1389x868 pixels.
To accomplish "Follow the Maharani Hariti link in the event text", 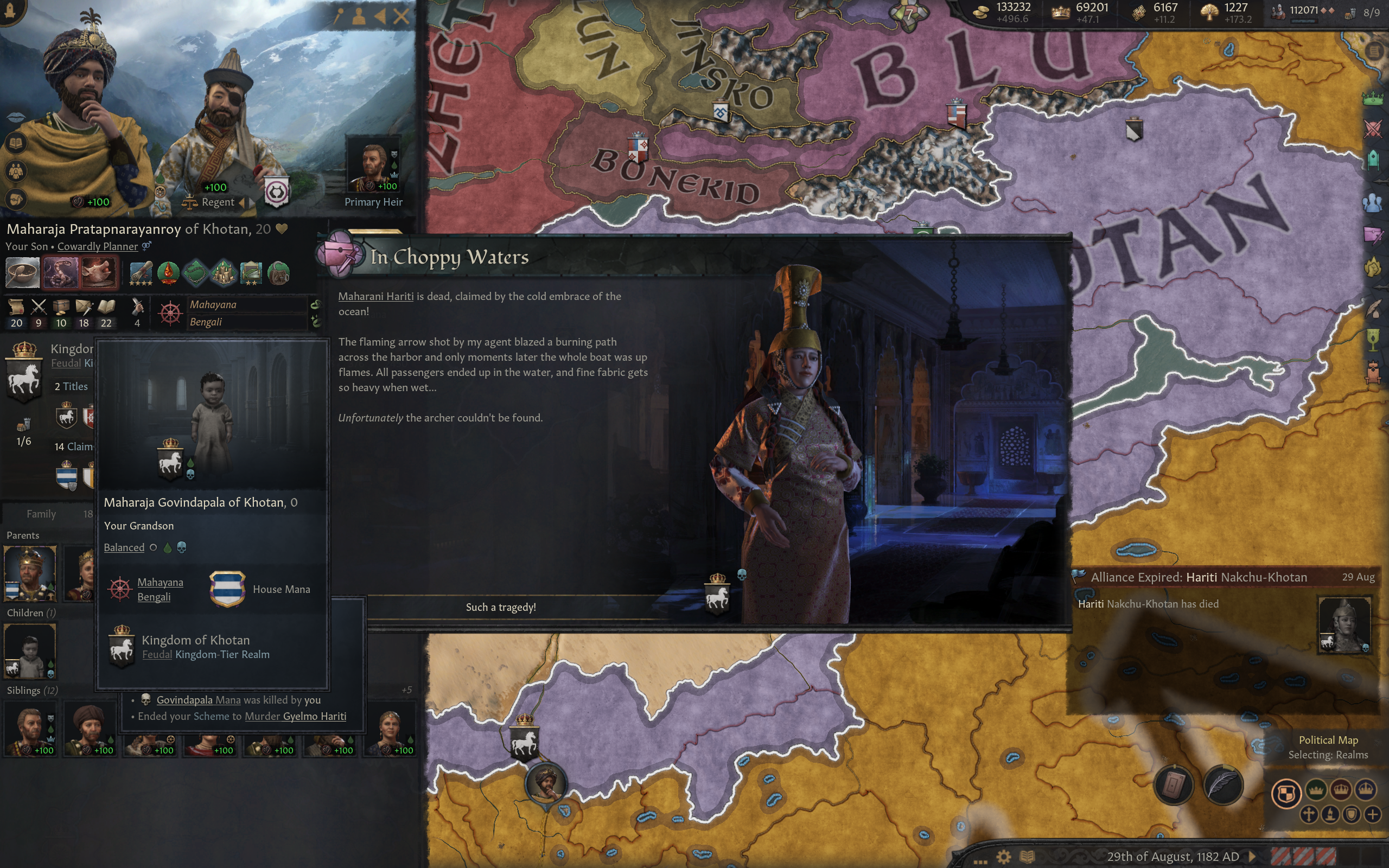I will click(375, 296).
